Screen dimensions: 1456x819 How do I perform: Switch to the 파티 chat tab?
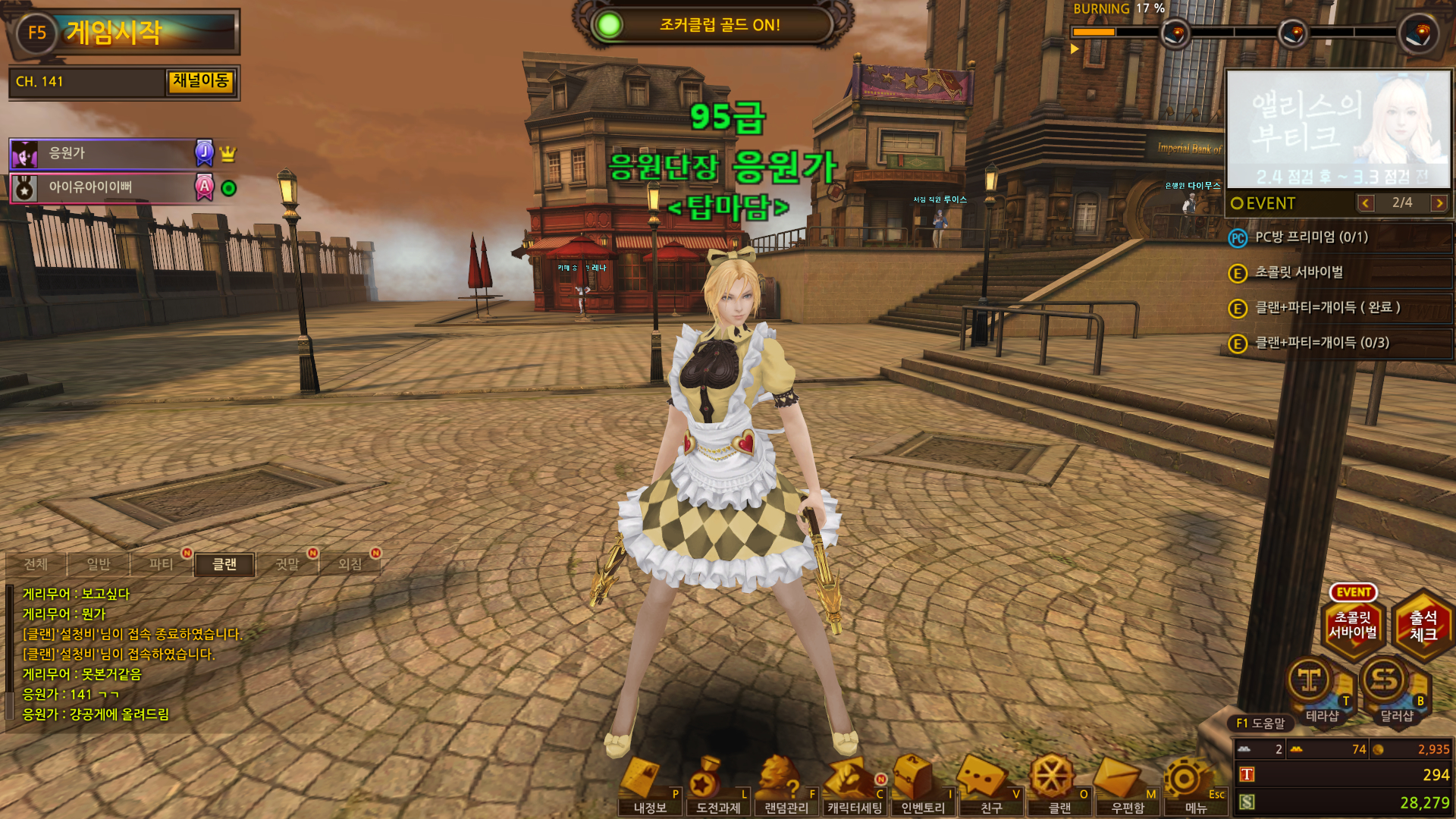coord(161,564)
